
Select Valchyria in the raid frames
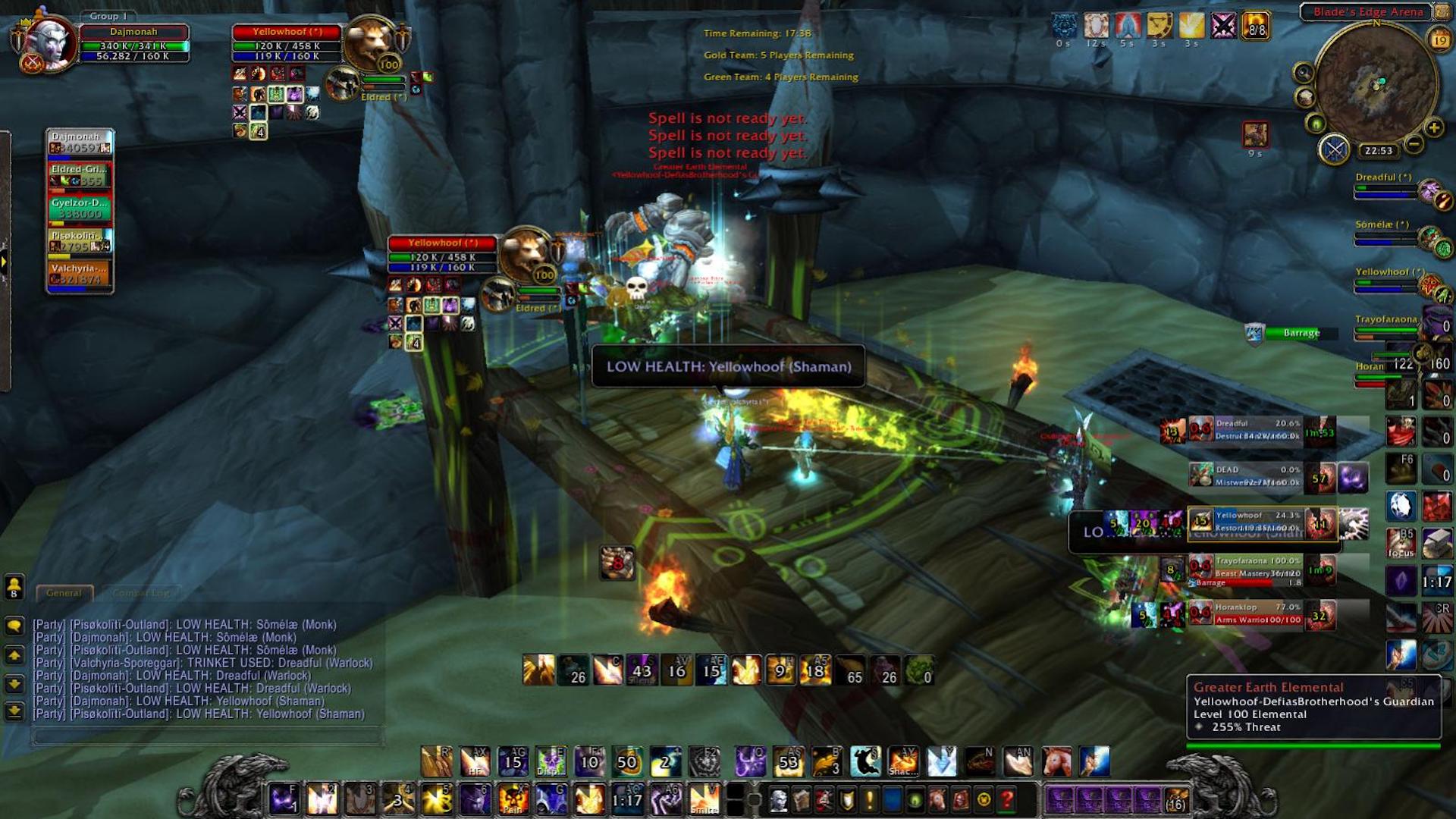pos(80,274)
